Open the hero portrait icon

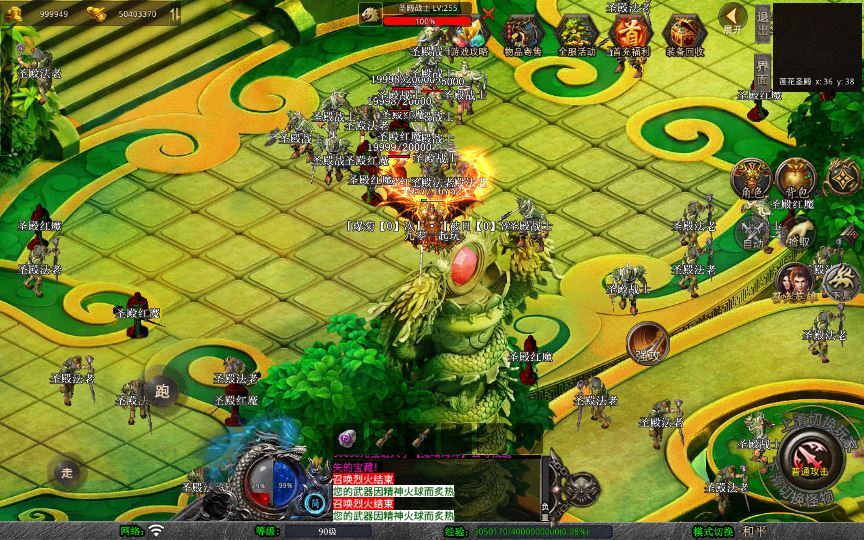tap(795, 283)
